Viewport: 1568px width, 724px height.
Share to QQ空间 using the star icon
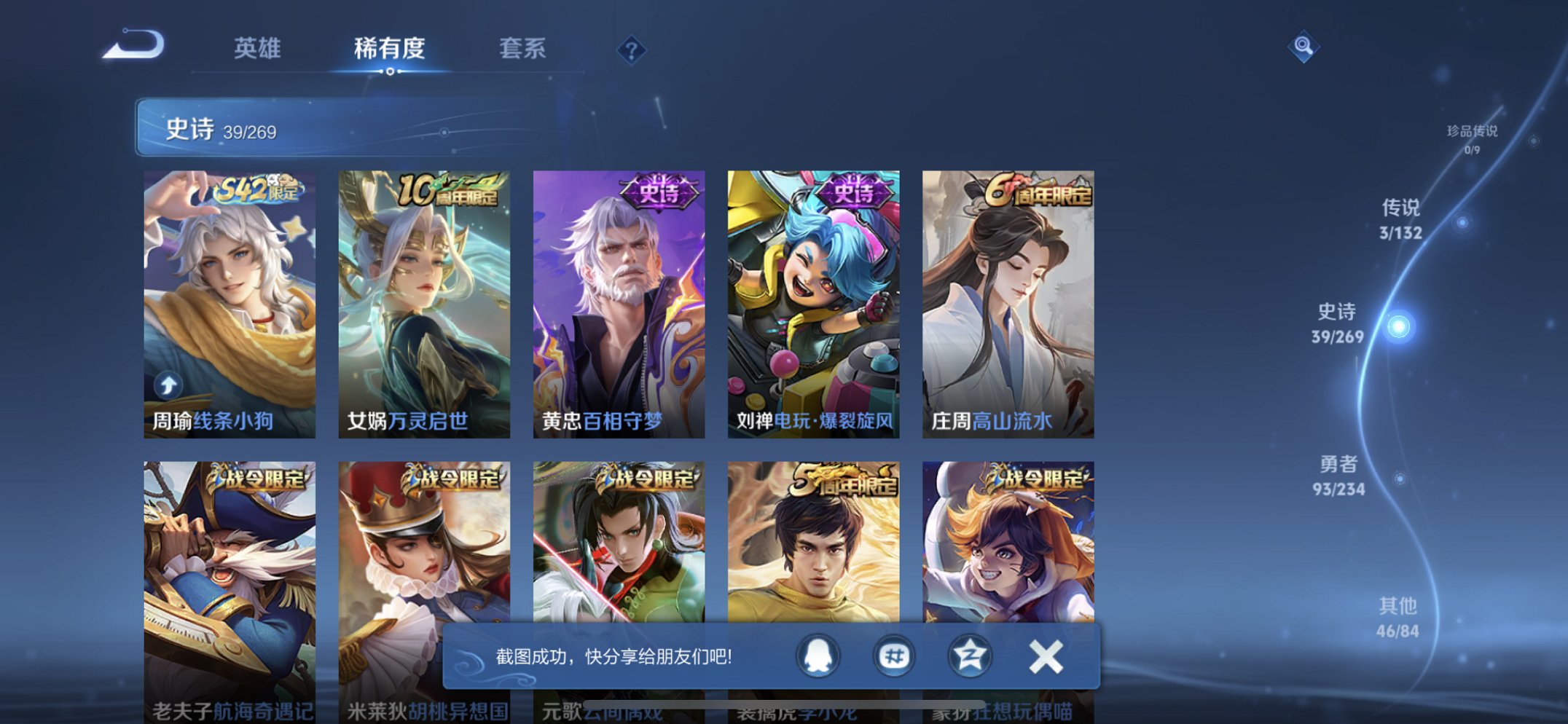pos(970,656)
